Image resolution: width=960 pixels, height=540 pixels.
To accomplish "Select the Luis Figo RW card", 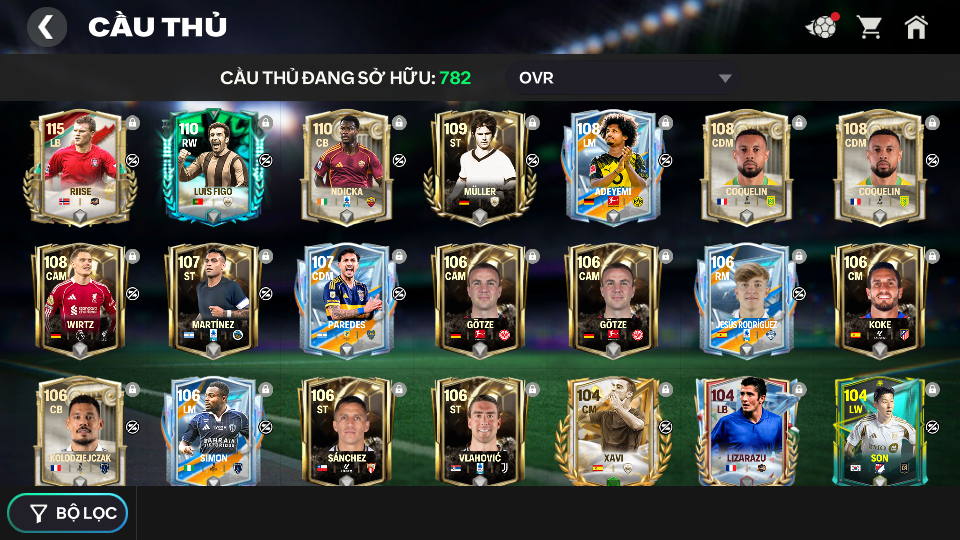I will 213,165.
